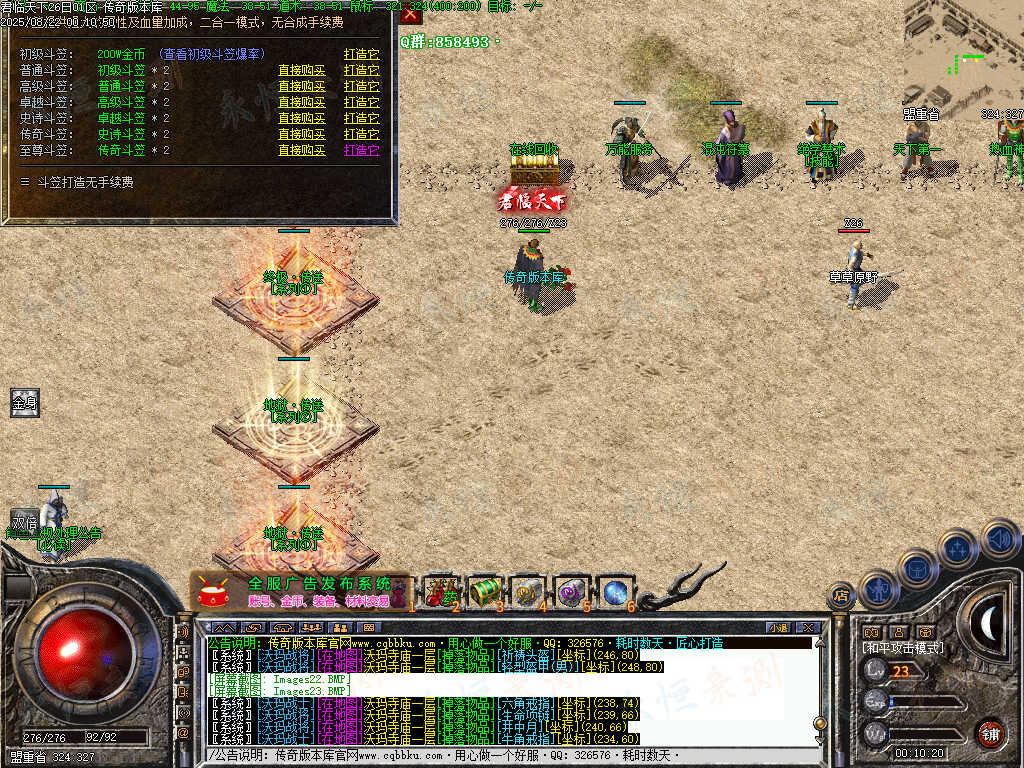Use the blue orb in belt slot 6

click(614, 592)
